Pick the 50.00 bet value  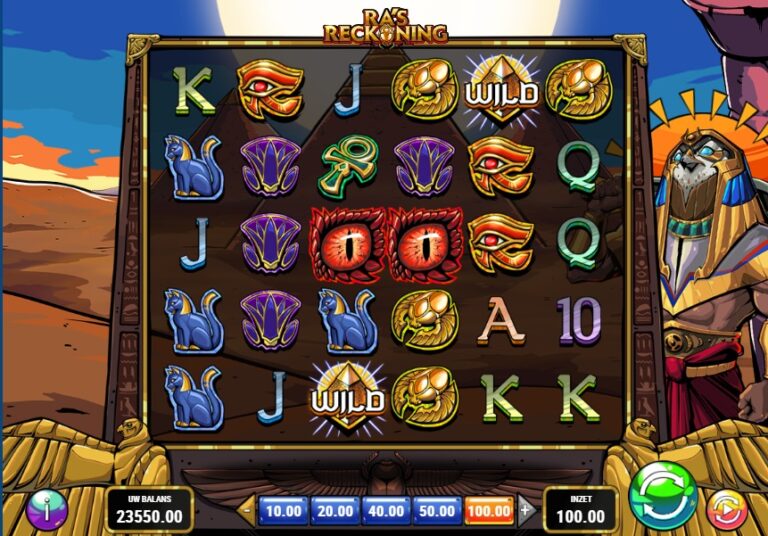(x=438, y=511)
